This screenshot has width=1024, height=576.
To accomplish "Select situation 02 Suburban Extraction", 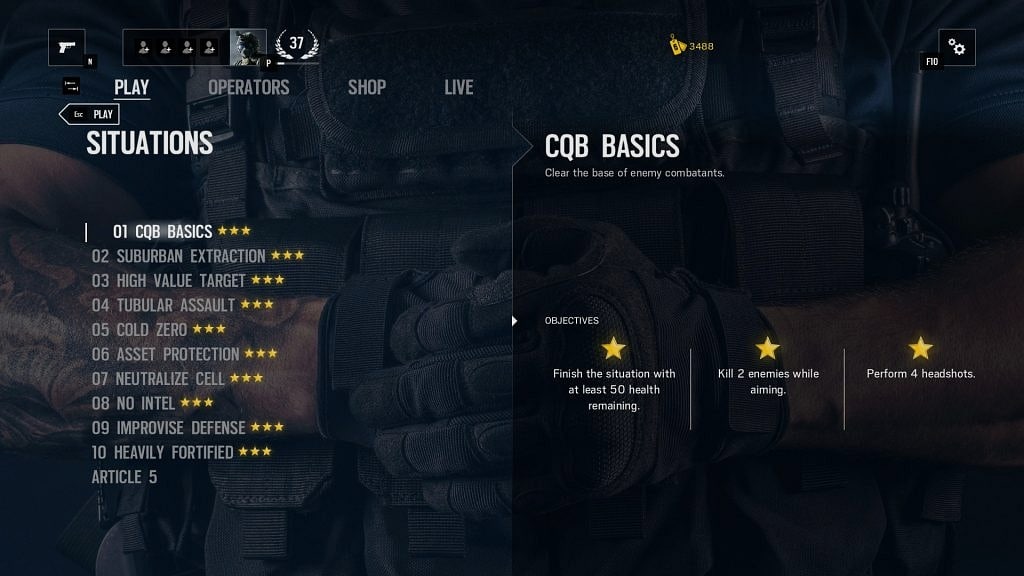I will (x=179, y=256).
